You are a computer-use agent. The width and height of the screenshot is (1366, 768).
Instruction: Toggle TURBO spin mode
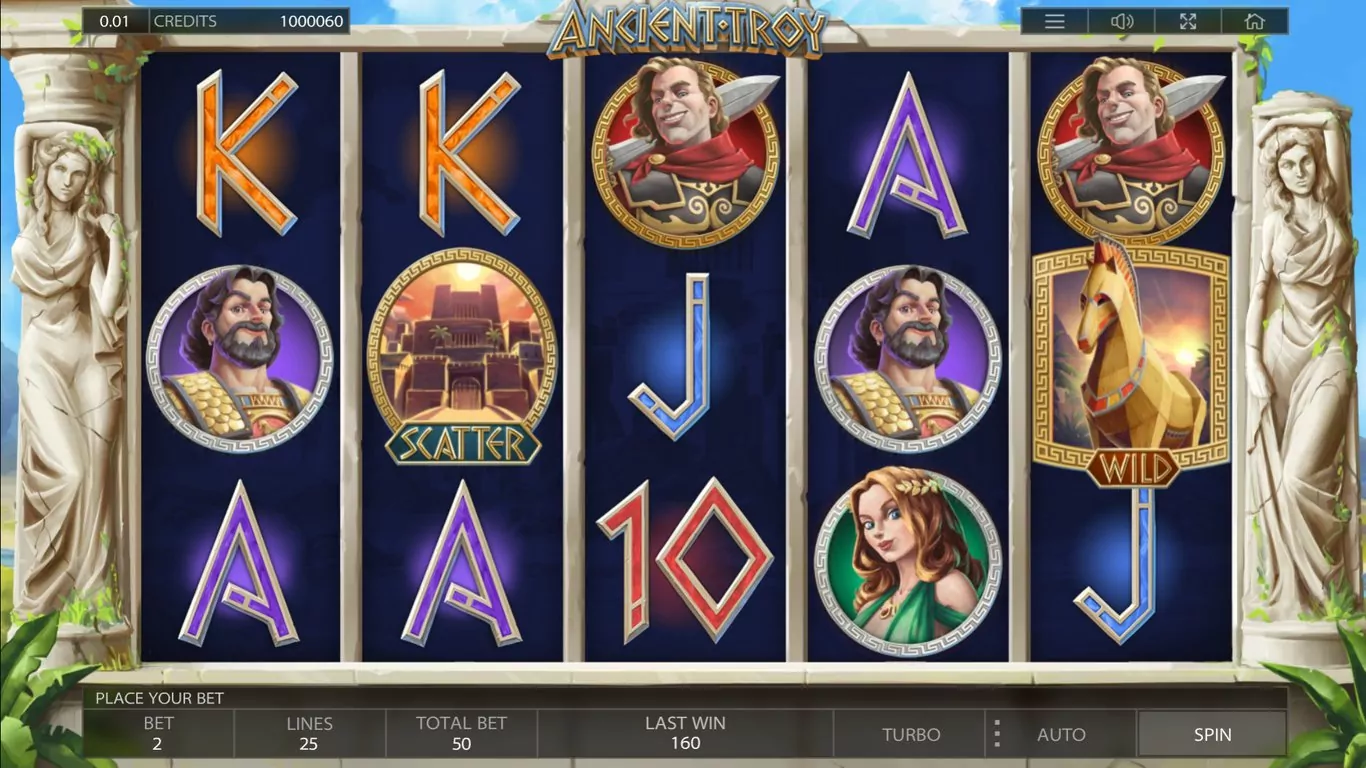(x=911, y=734)
